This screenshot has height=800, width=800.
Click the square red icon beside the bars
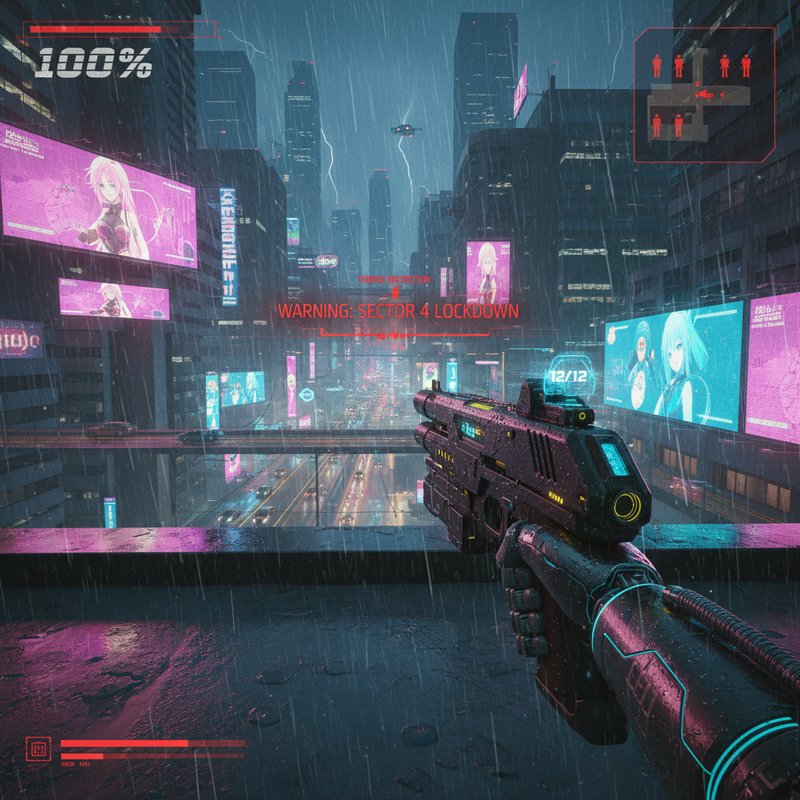(40, 747)
